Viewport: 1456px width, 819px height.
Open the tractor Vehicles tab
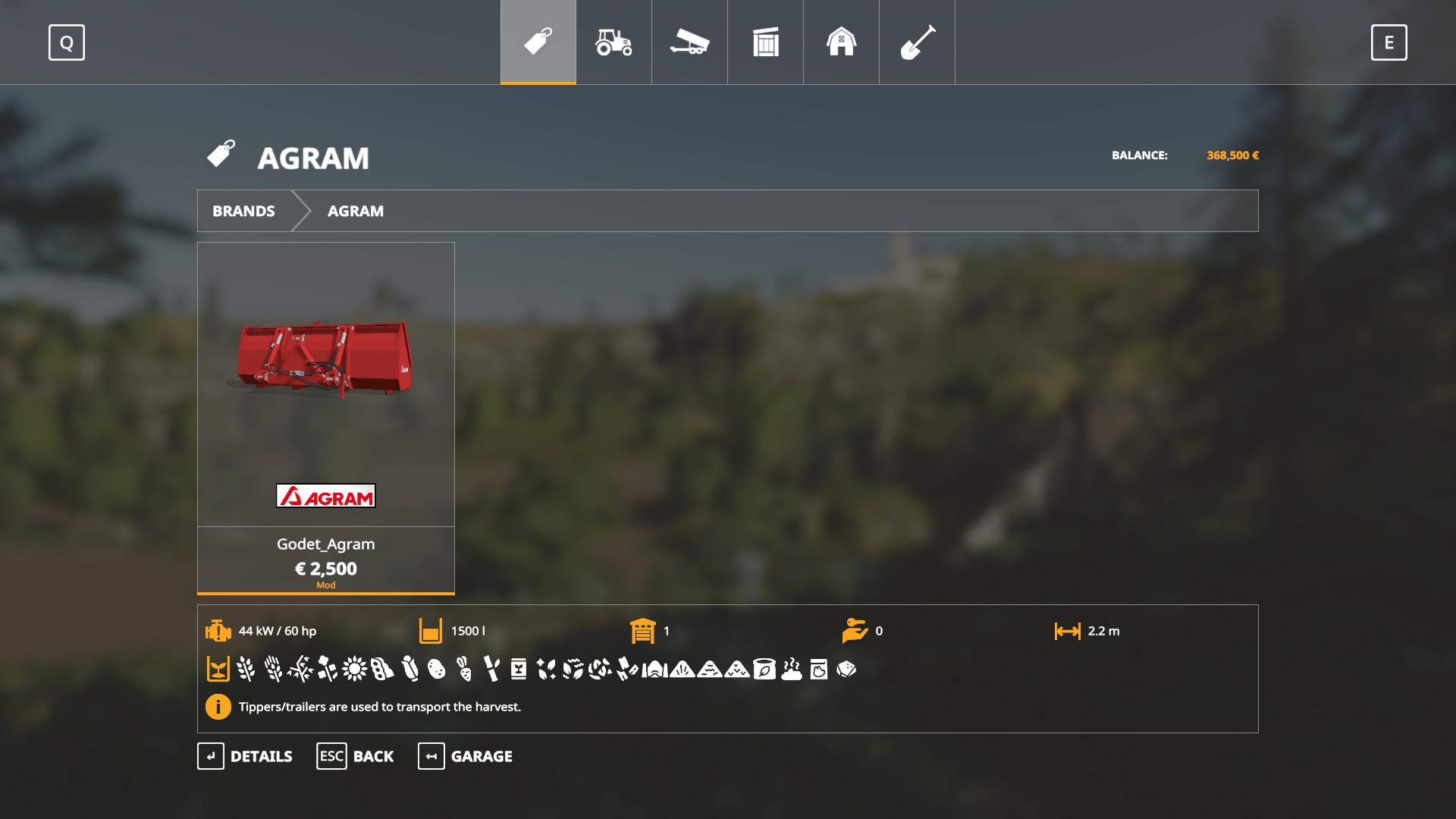click(613, 42)
